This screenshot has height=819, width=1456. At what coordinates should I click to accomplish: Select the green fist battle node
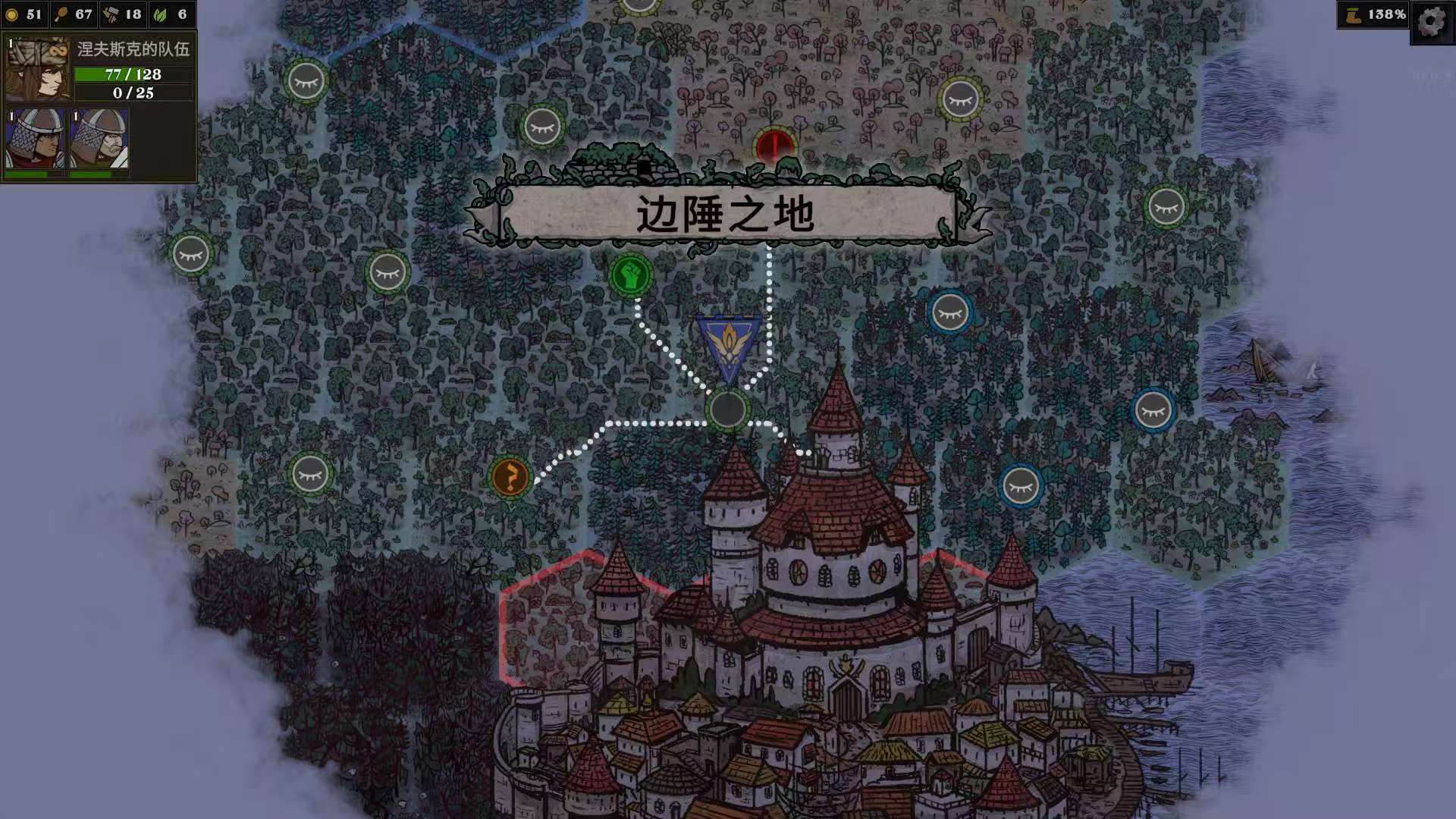pos(633,273)
